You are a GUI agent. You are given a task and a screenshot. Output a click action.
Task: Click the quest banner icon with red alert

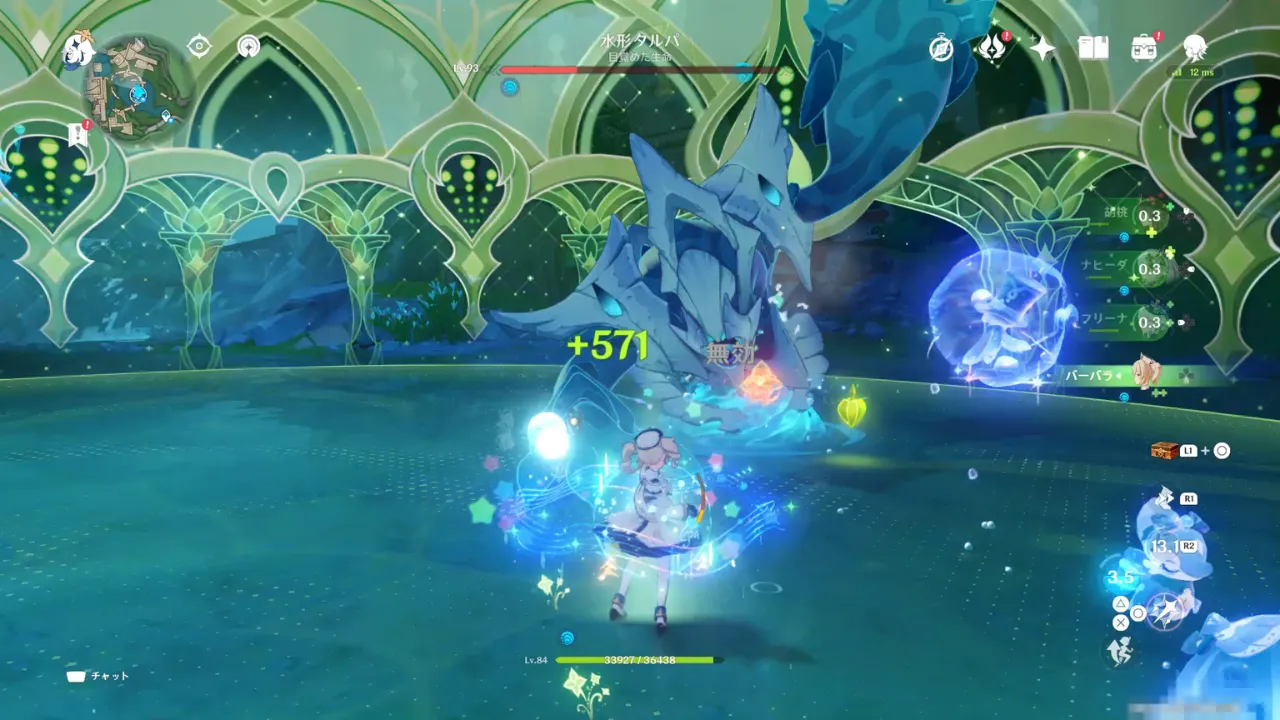coord(78,134)
